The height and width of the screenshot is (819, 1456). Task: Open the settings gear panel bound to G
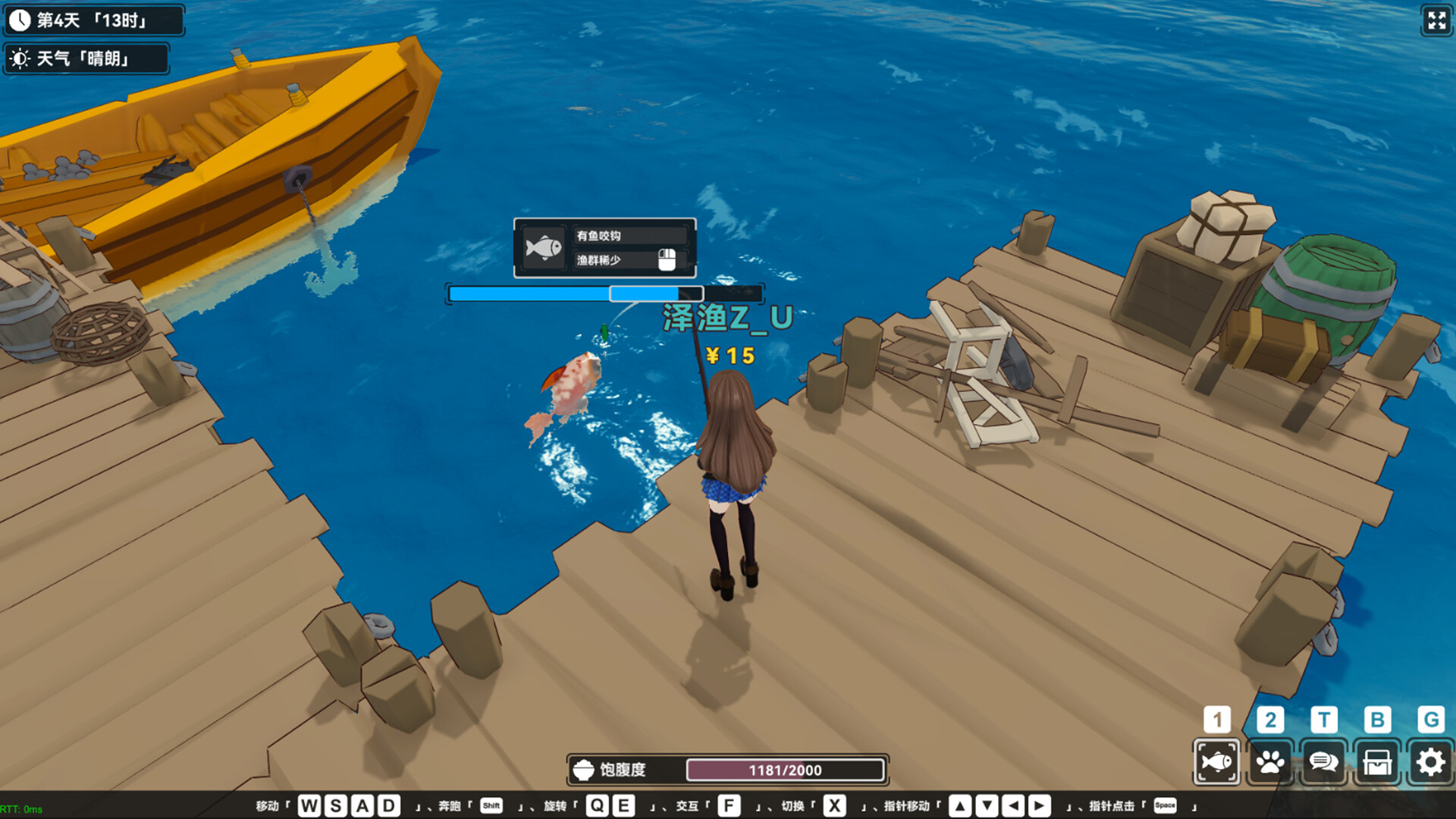(1430, 761)
